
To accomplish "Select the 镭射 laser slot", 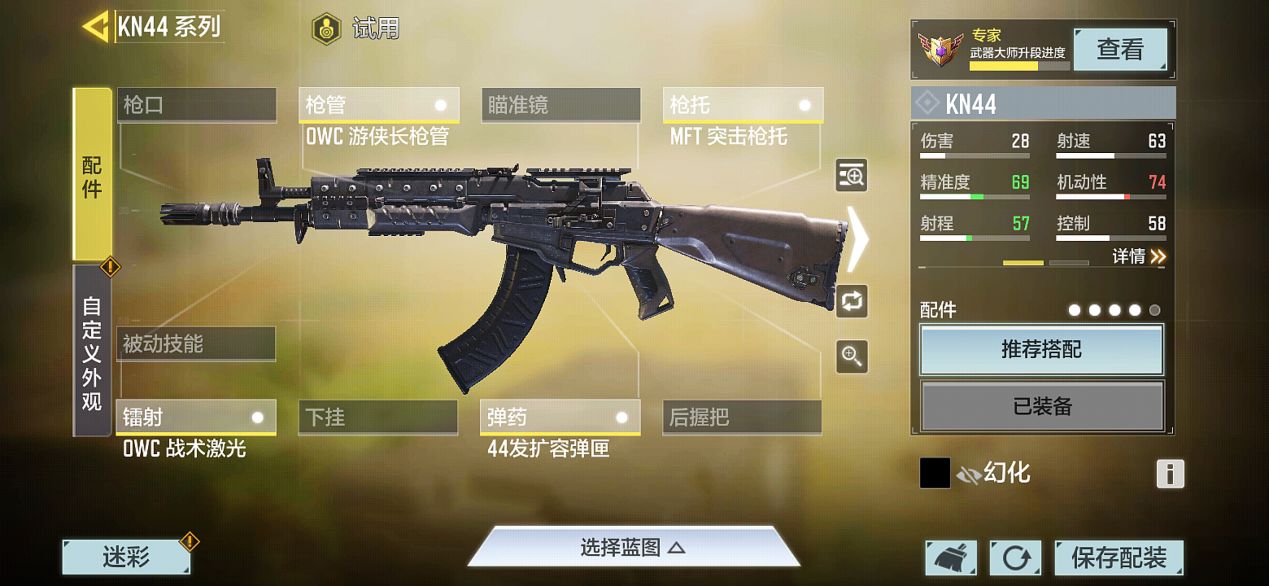I will (195, 417).
